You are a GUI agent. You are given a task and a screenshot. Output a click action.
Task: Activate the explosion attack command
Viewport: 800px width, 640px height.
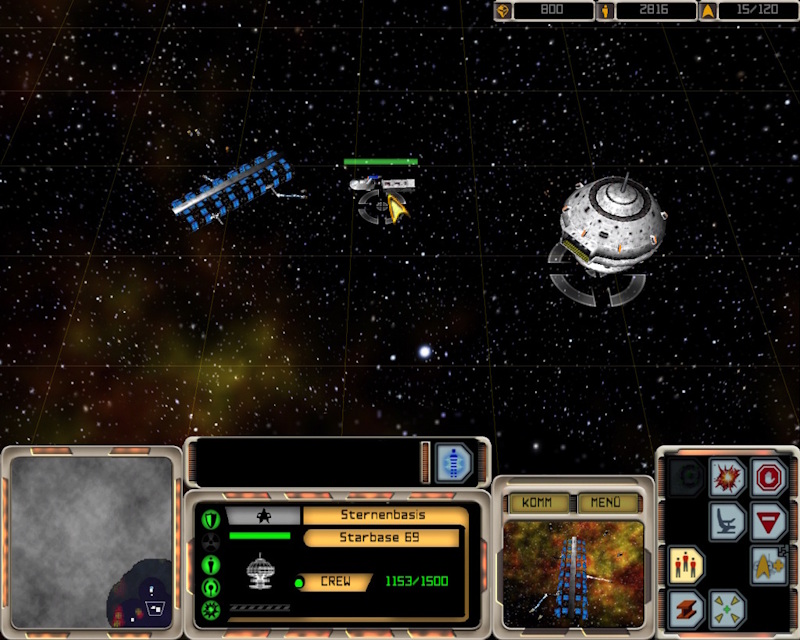coord(727,478)
